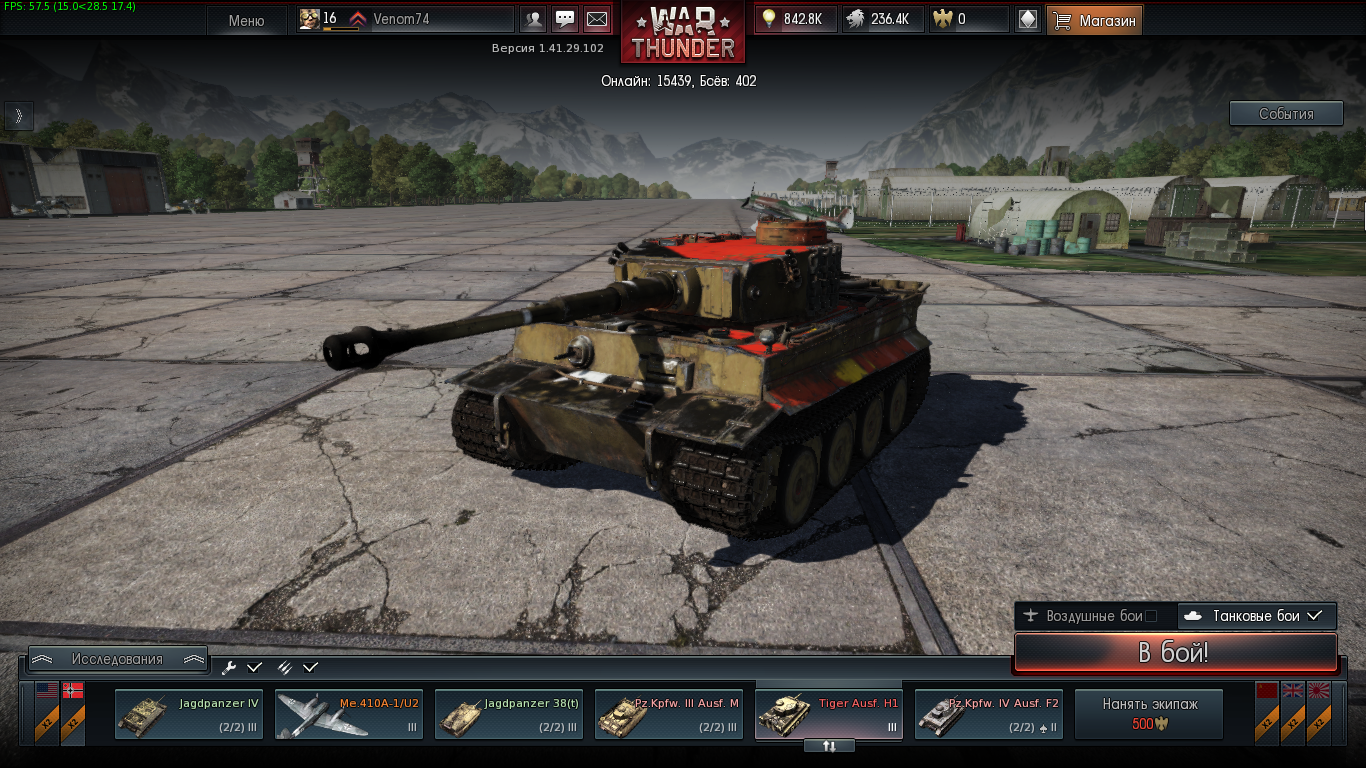Choose the Pz.Kpfw. IV Ausf. F2 slot

point(989,714)
